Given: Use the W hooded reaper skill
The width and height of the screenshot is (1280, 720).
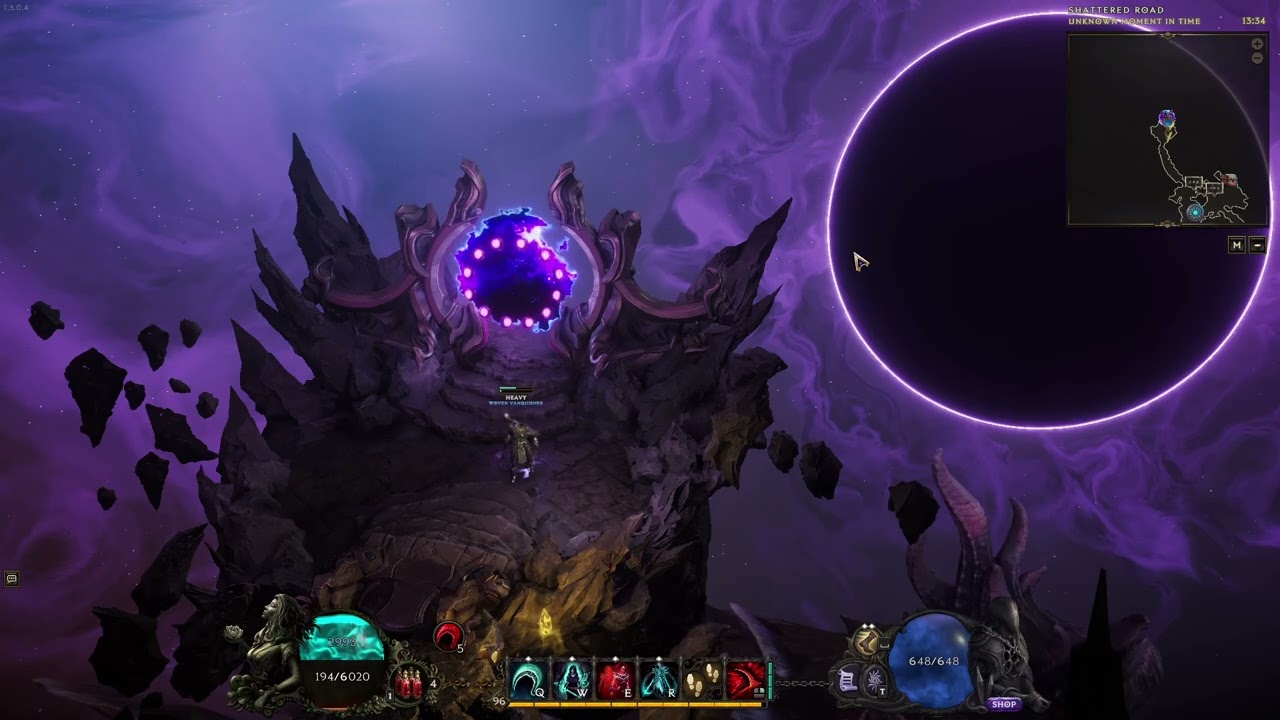Looking at the screenshot, I should coord(572,680).
